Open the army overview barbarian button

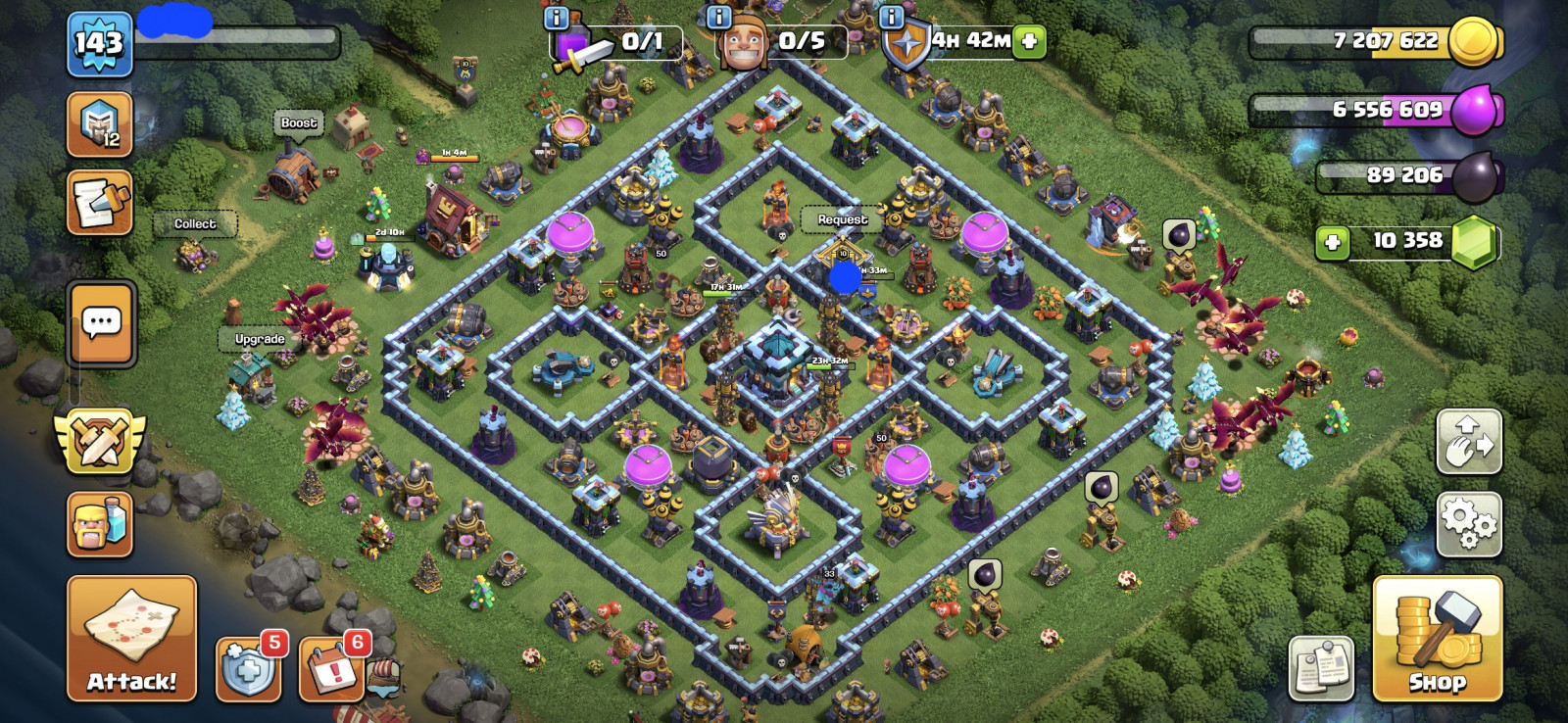point(99,524)
